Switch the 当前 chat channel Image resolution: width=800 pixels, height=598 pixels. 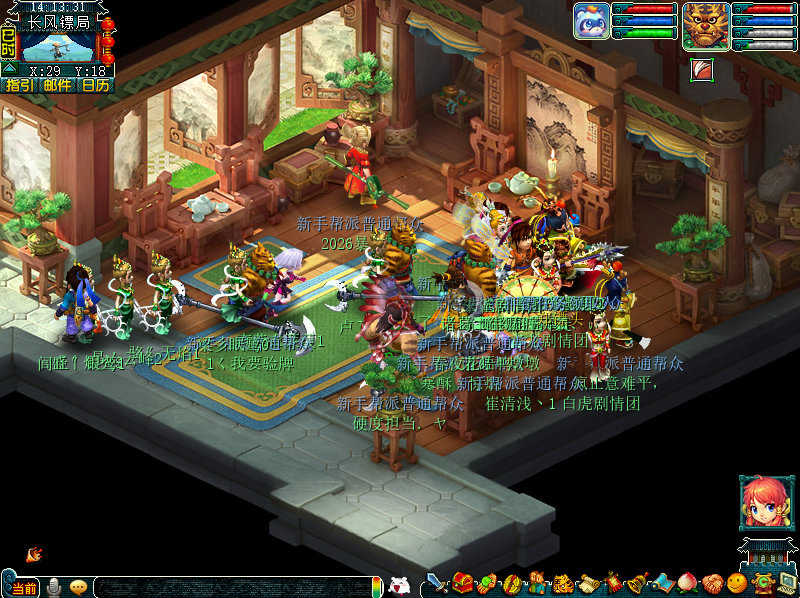(x=22, y=588)
